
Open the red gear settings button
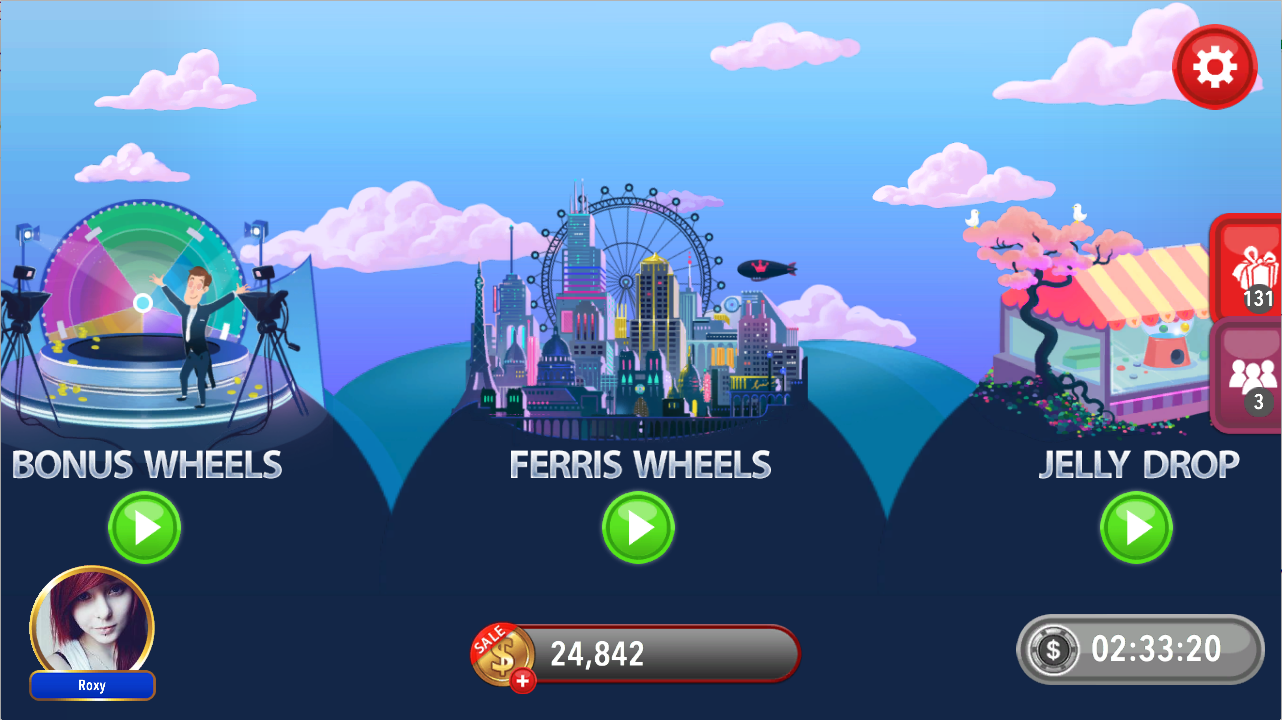click(1215, 67)
